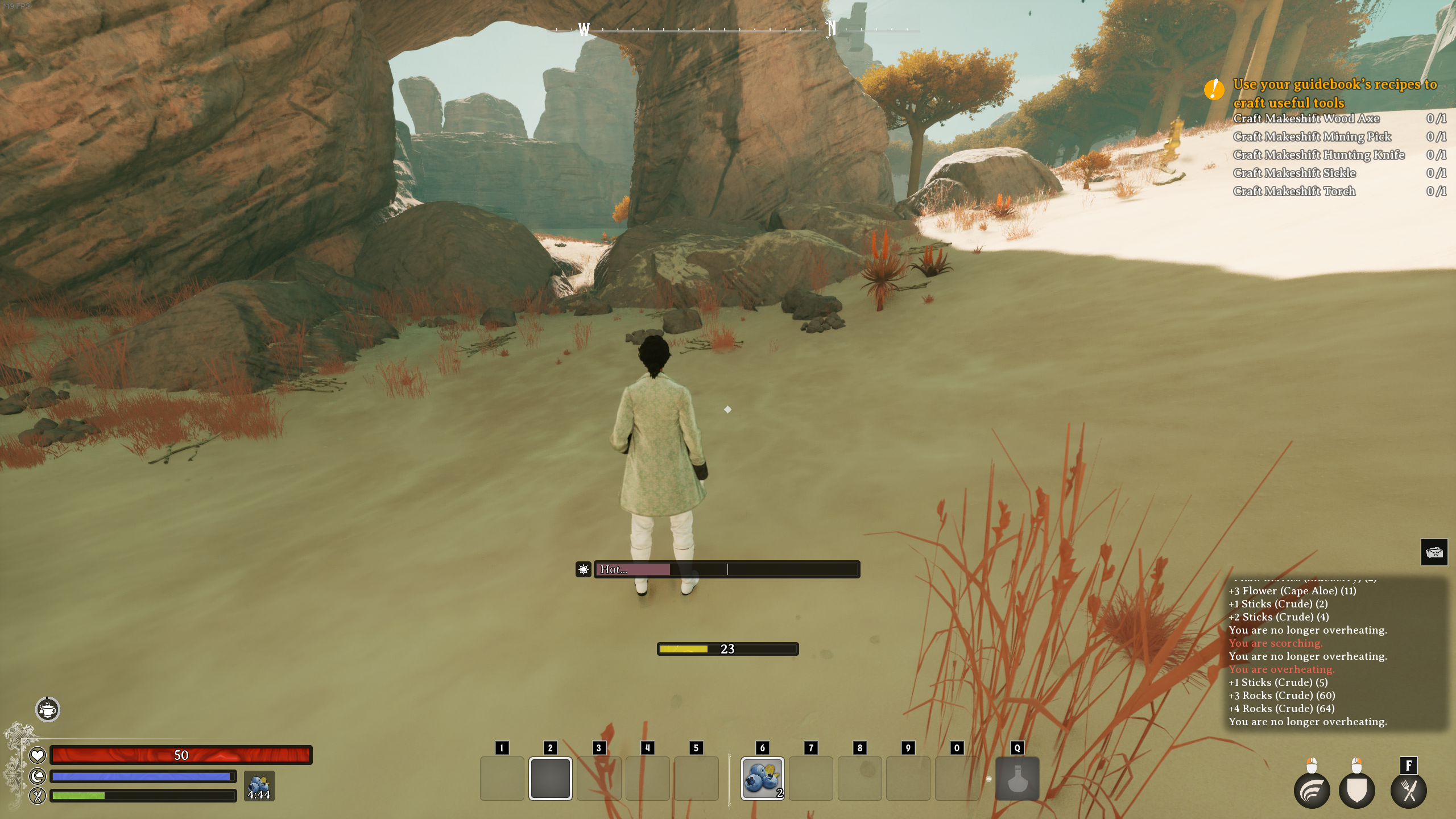Select the blueberries hotbar slot

point(762,778)
